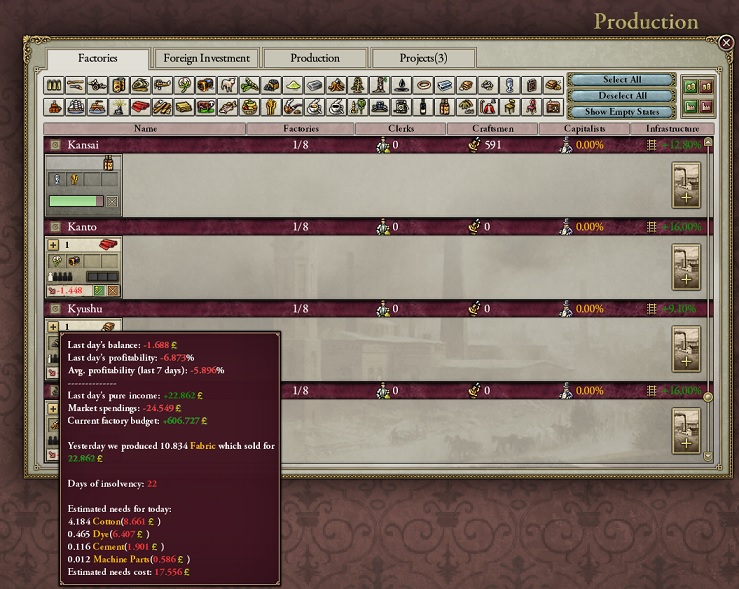
Task: Expand the Kanto factory with plus button
Action: [x=53, y=245]
